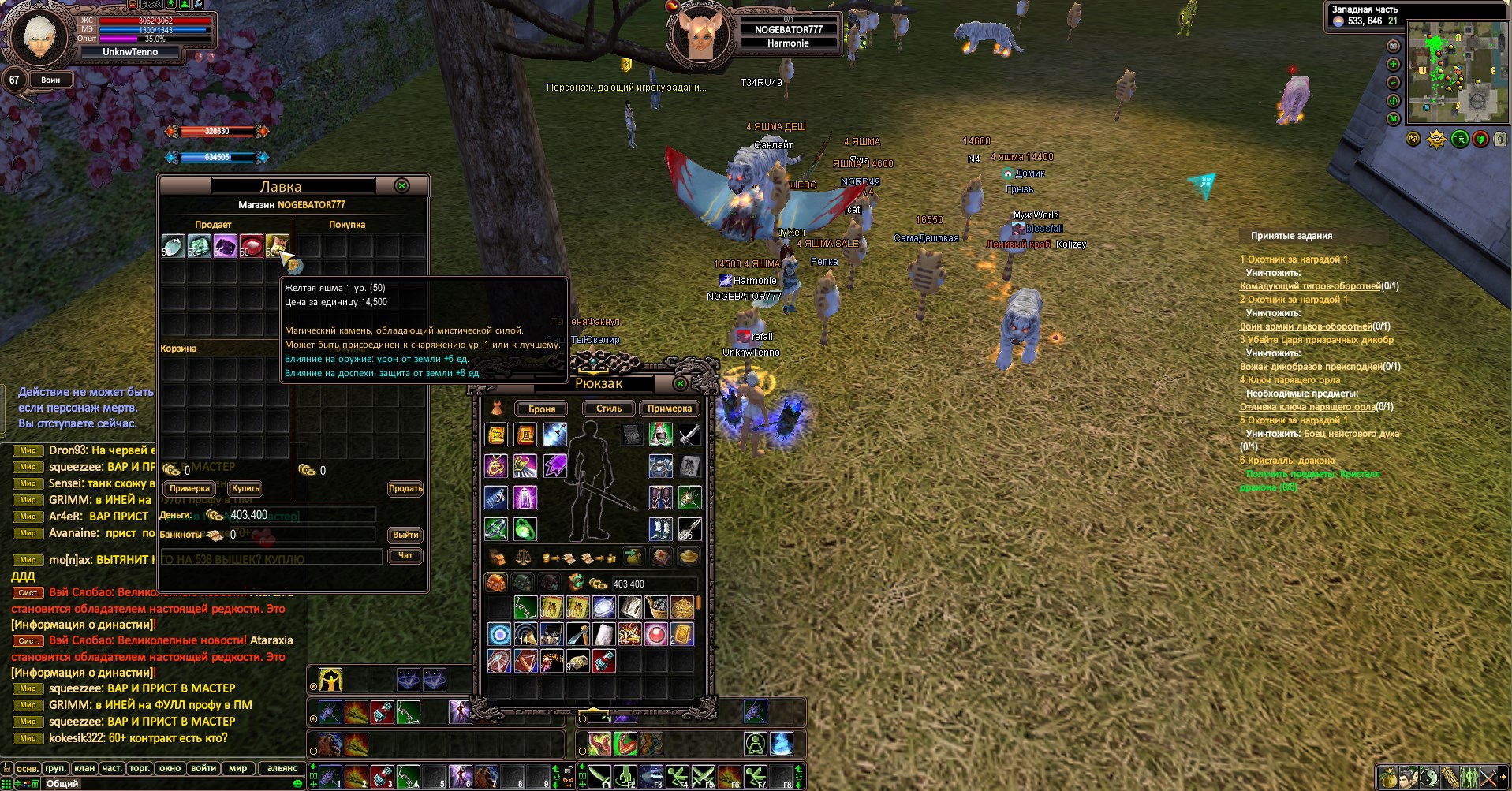
Task: Switch chat to the клан tab
Action: click(x=84, y=768)
